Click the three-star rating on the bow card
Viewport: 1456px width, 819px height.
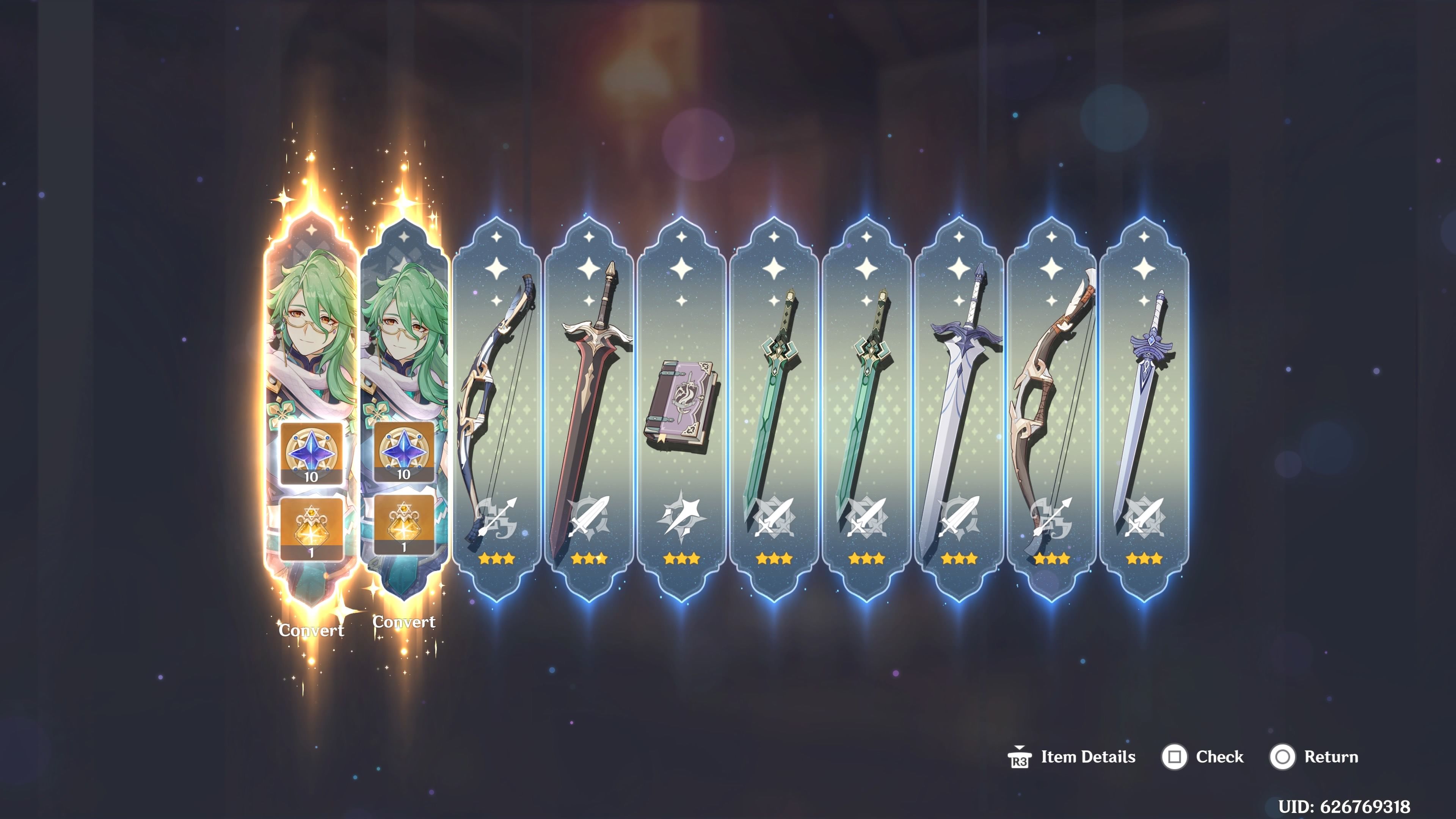tap(497, 559)
